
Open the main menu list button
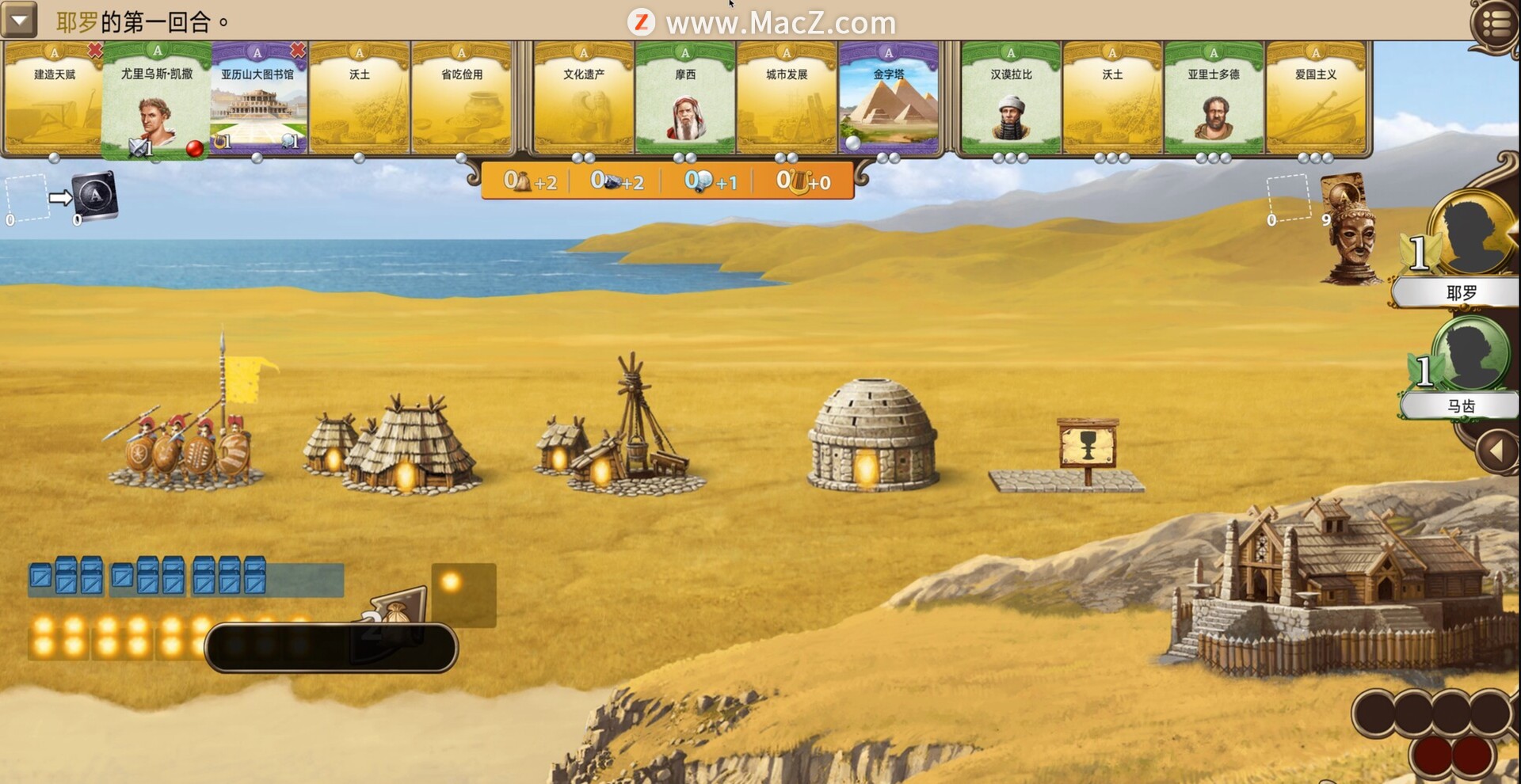[1495, 24]
